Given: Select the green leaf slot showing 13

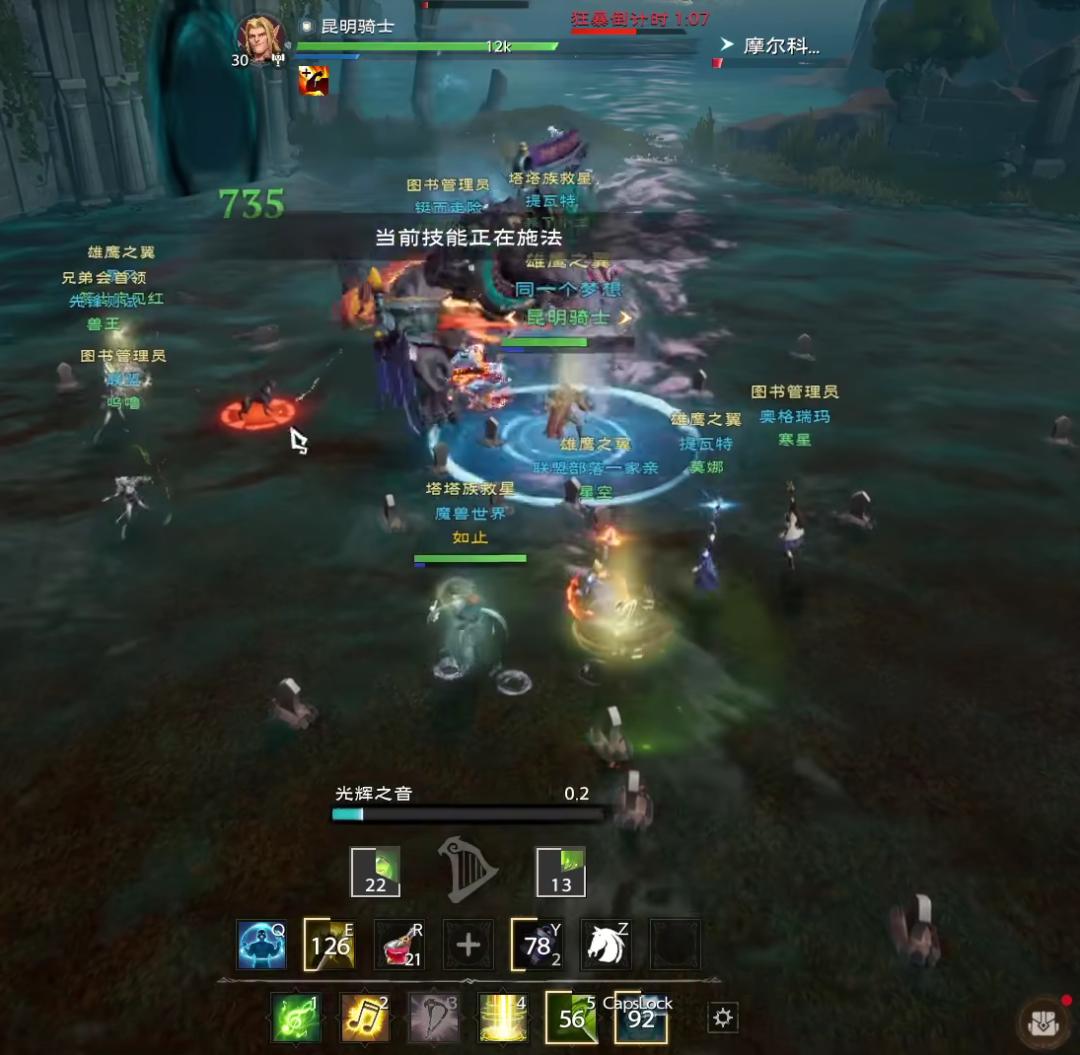Looking at the screenshot, I should [x=561, y=872].
